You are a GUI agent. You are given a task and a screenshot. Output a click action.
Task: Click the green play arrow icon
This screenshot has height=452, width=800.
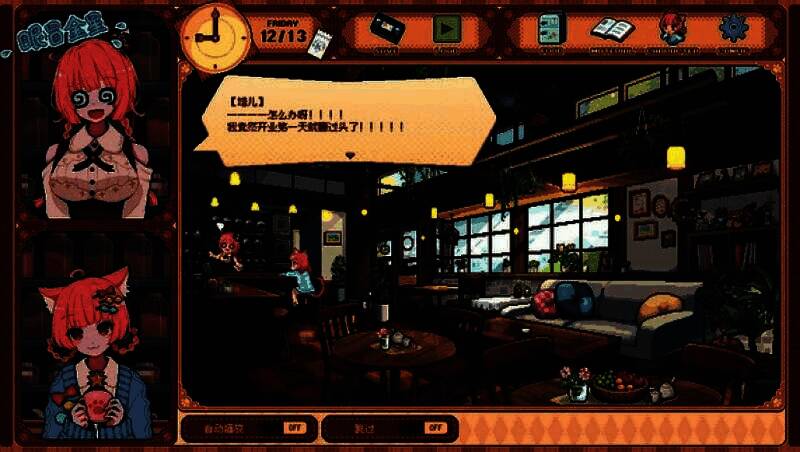pyautogui.click(x=446, y=28)
